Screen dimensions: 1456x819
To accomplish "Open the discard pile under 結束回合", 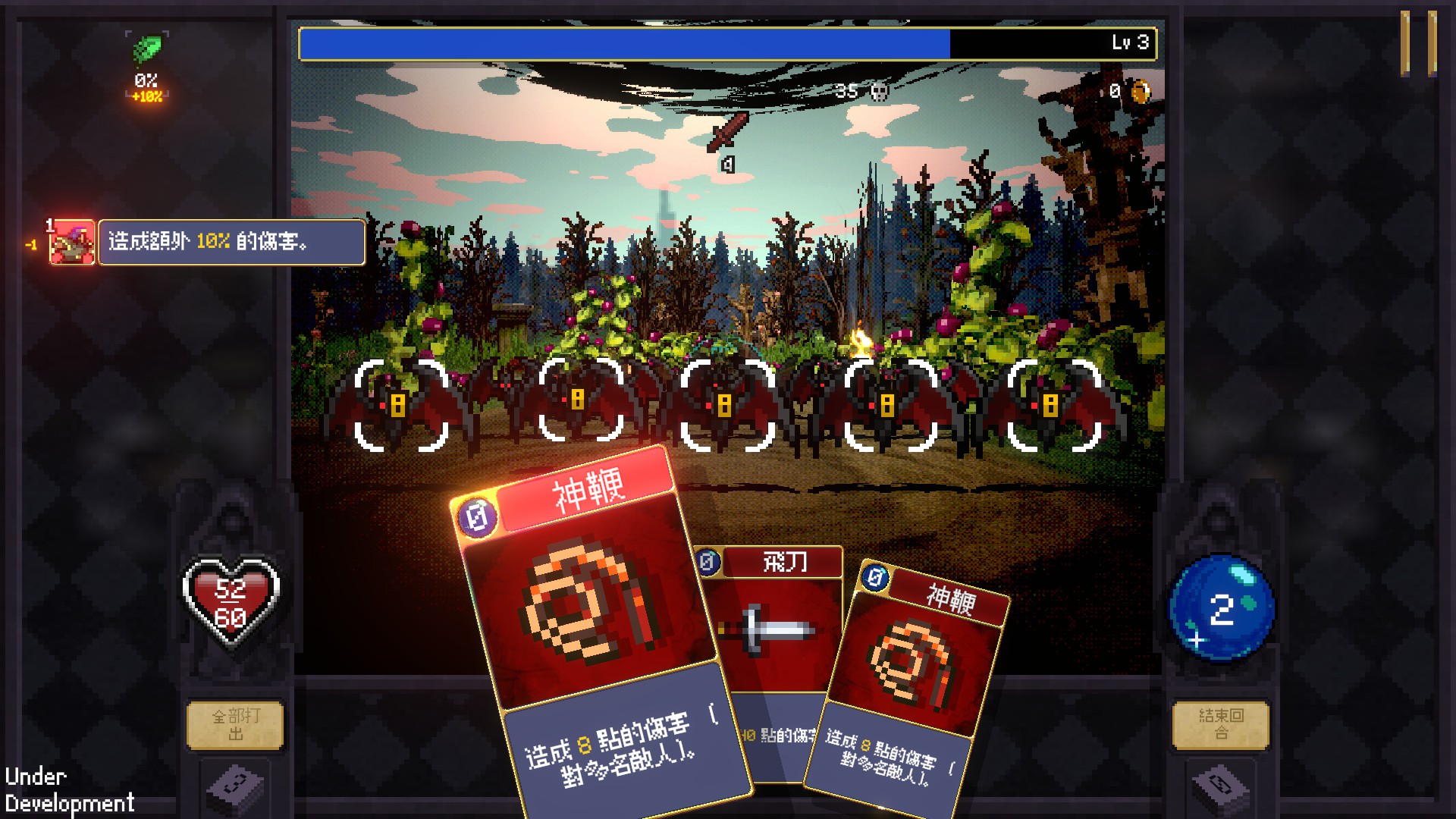I will tap(1220, 789).
